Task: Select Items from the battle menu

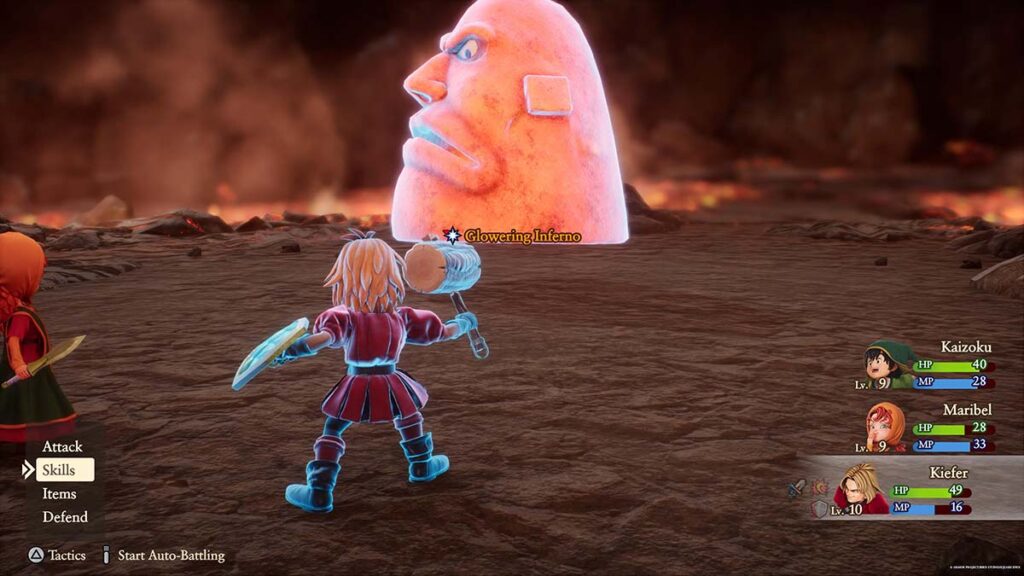Action: point(60,494)
